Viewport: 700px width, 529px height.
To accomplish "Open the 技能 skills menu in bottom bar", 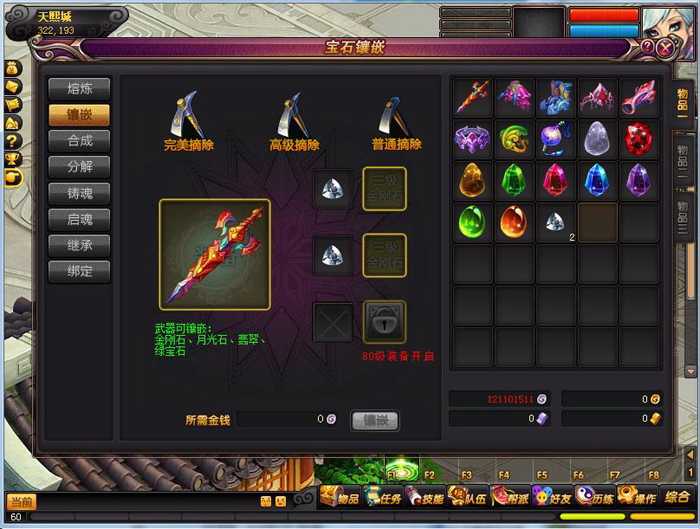I will tap(427, 497).
